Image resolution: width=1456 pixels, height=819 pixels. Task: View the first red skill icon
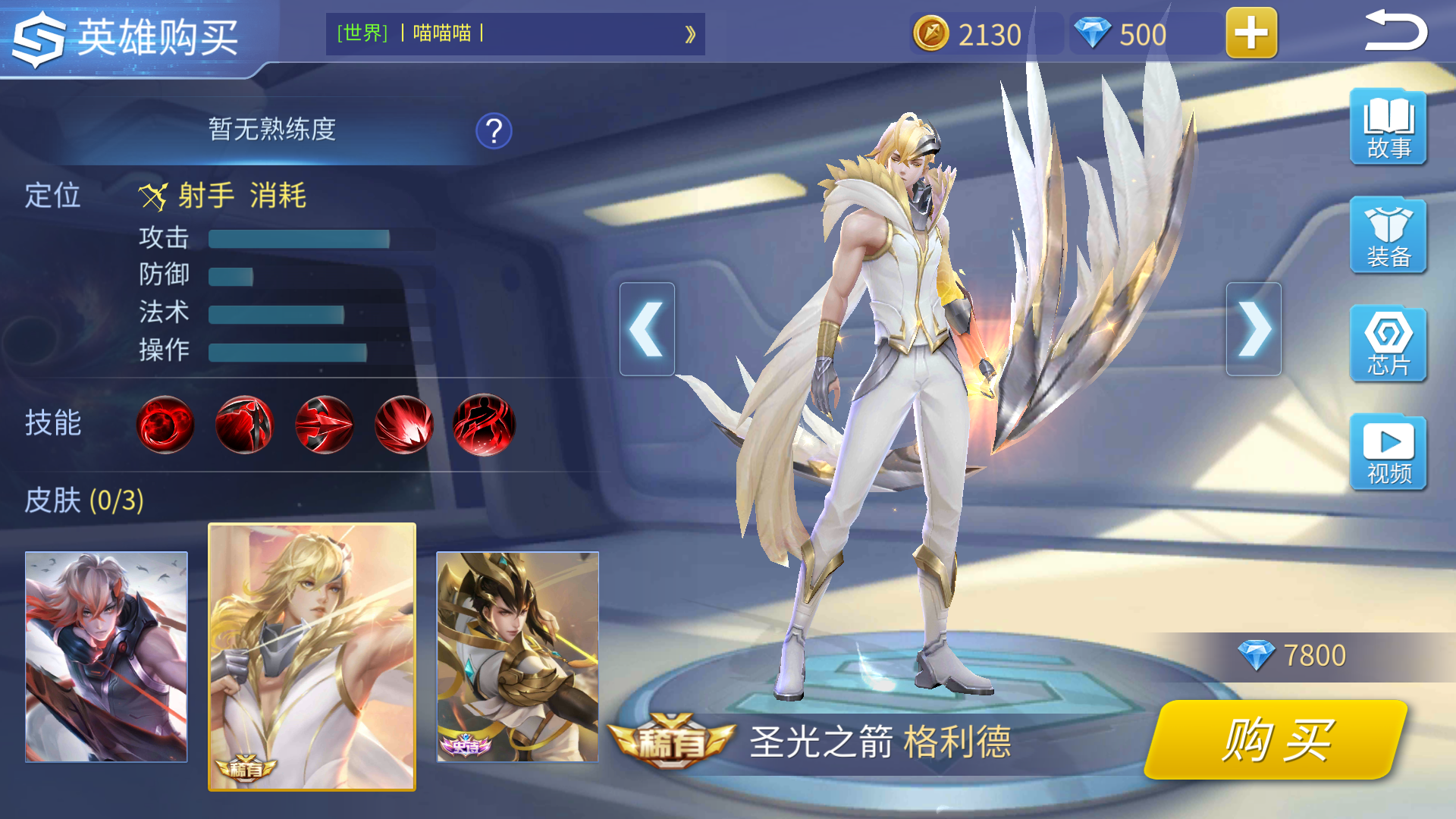coord(165,425)
